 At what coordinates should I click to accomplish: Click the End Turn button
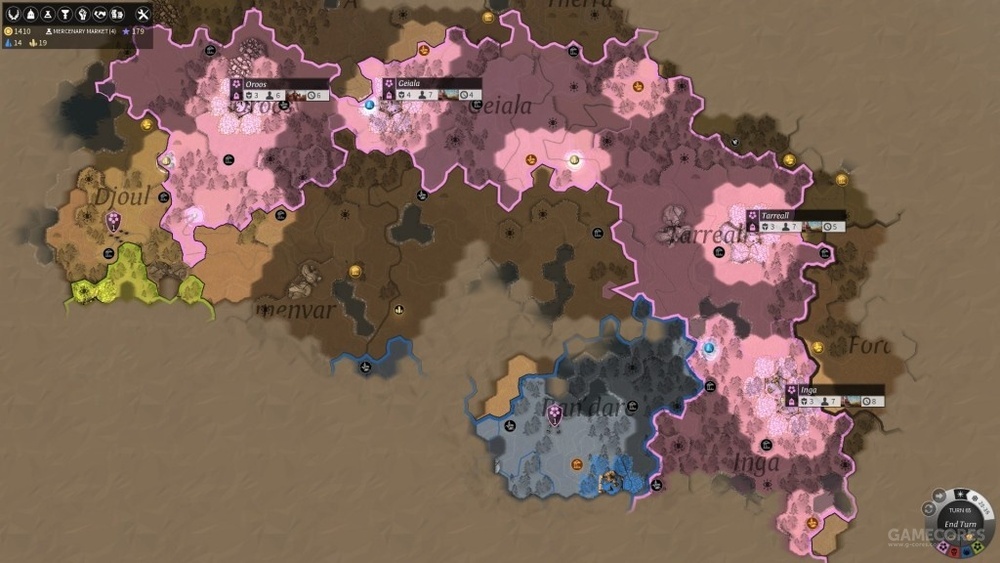(x=959, y=524)
